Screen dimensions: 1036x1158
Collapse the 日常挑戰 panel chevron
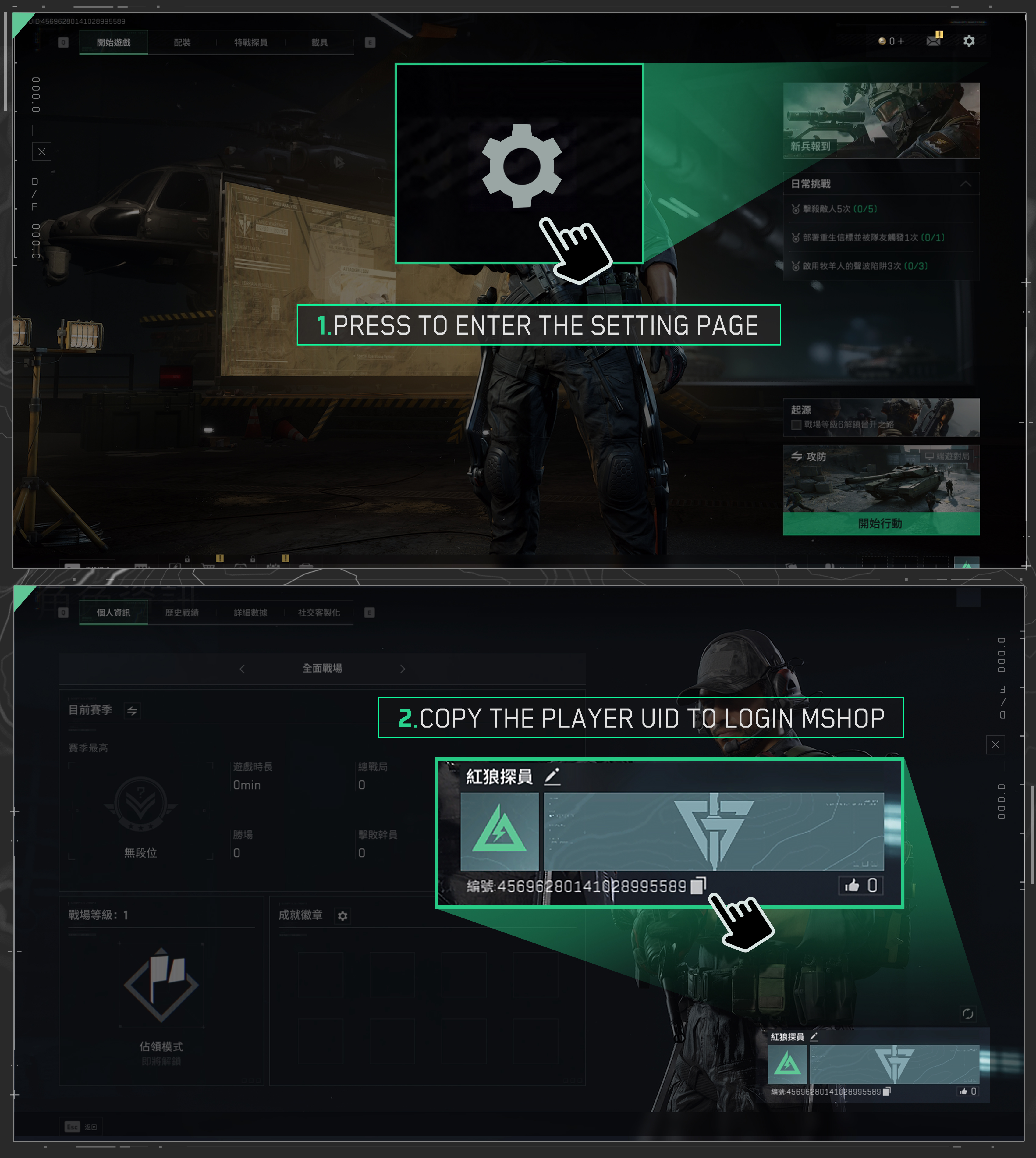coord(966,184)
